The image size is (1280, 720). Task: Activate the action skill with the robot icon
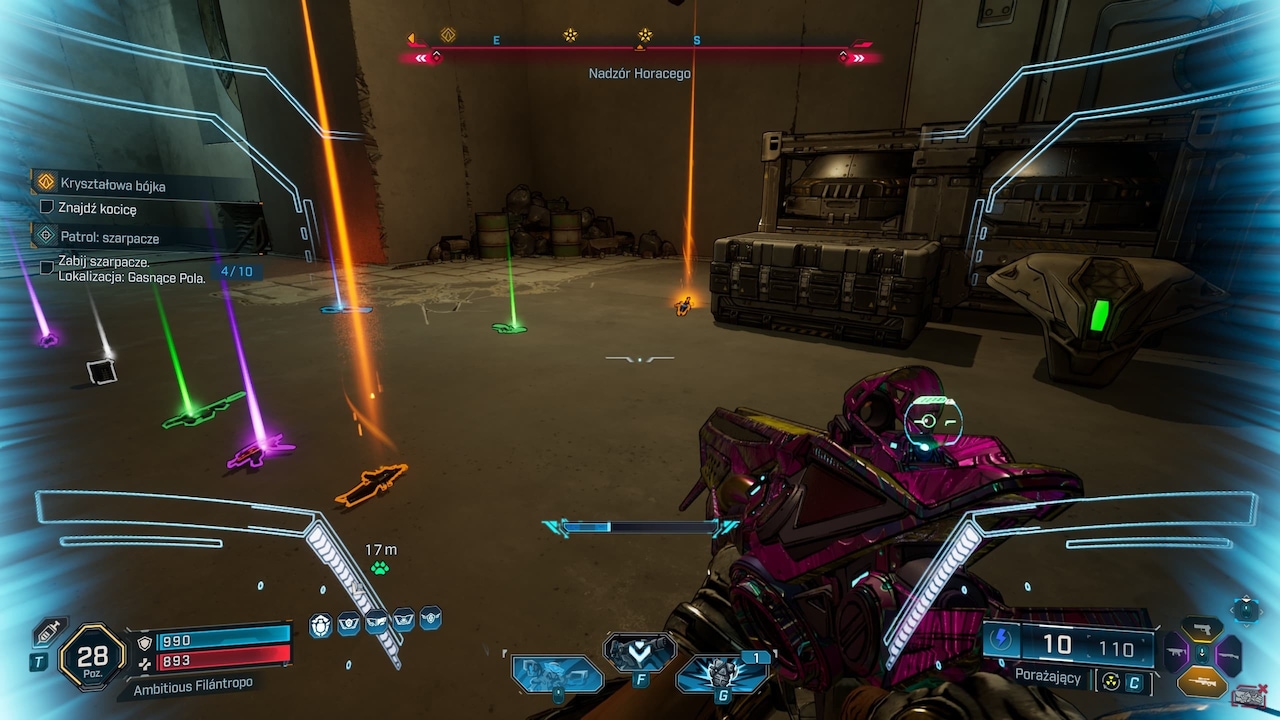(557, 673)
